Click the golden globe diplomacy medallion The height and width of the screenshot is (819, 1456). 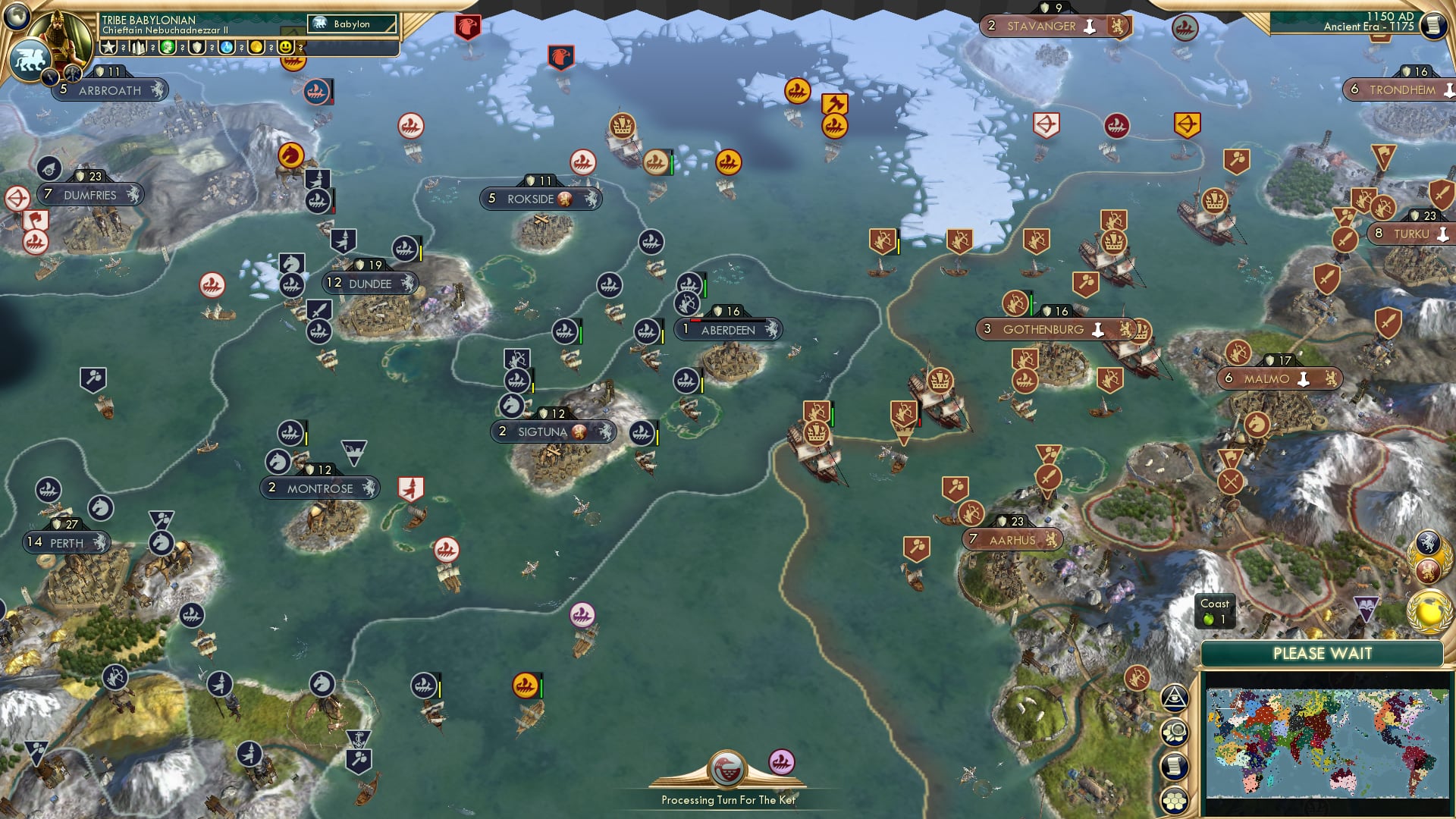coord(1429,608)
